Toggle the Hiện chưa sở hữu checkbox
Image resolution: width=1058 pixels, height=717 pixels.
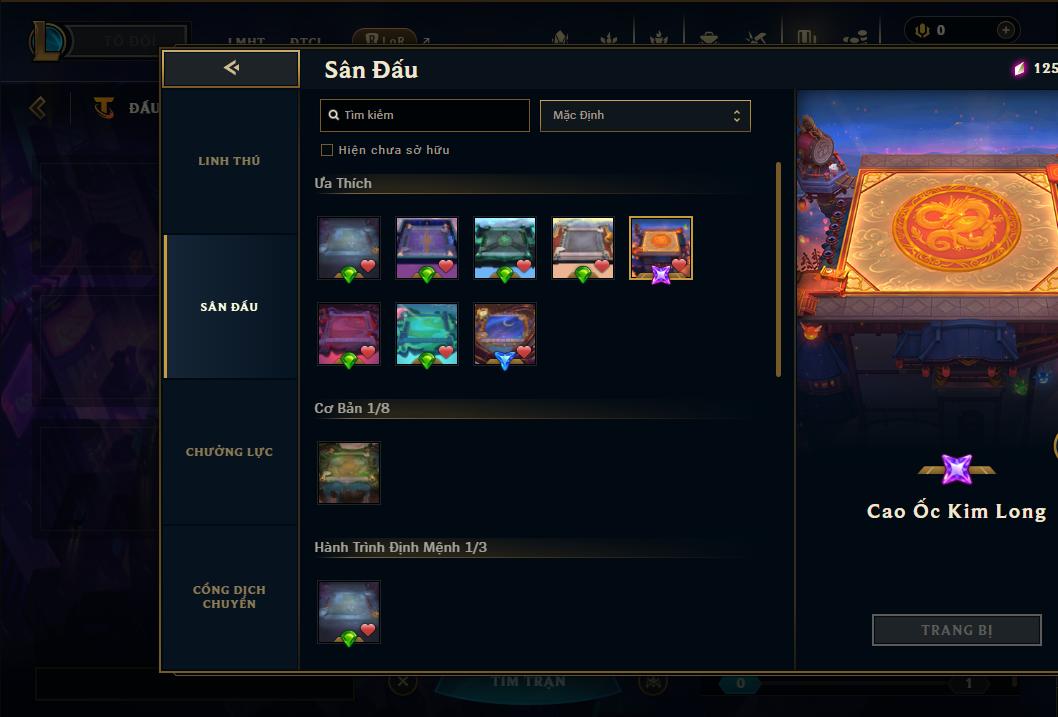pyautogui.click(x=327, y=150)
